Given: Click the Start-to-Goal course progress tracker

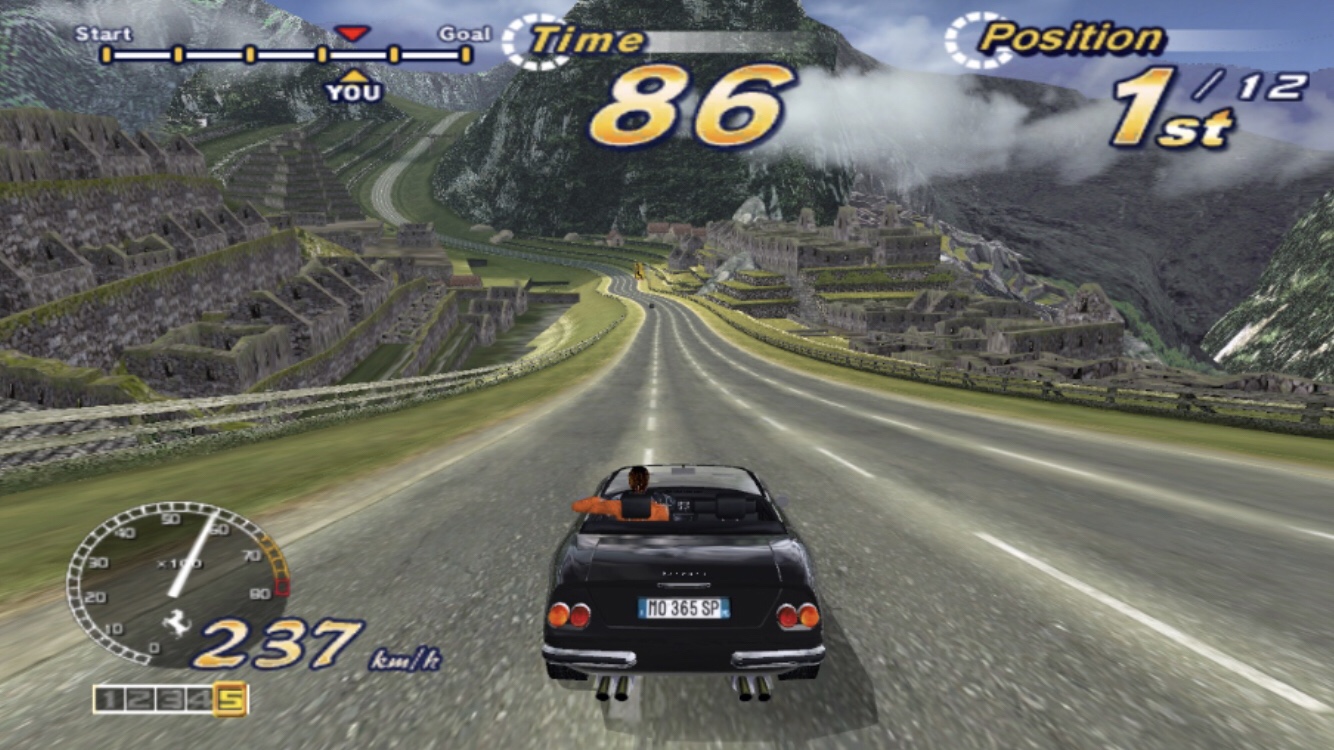Looking at the screenshot, I should tap(286, 54).
